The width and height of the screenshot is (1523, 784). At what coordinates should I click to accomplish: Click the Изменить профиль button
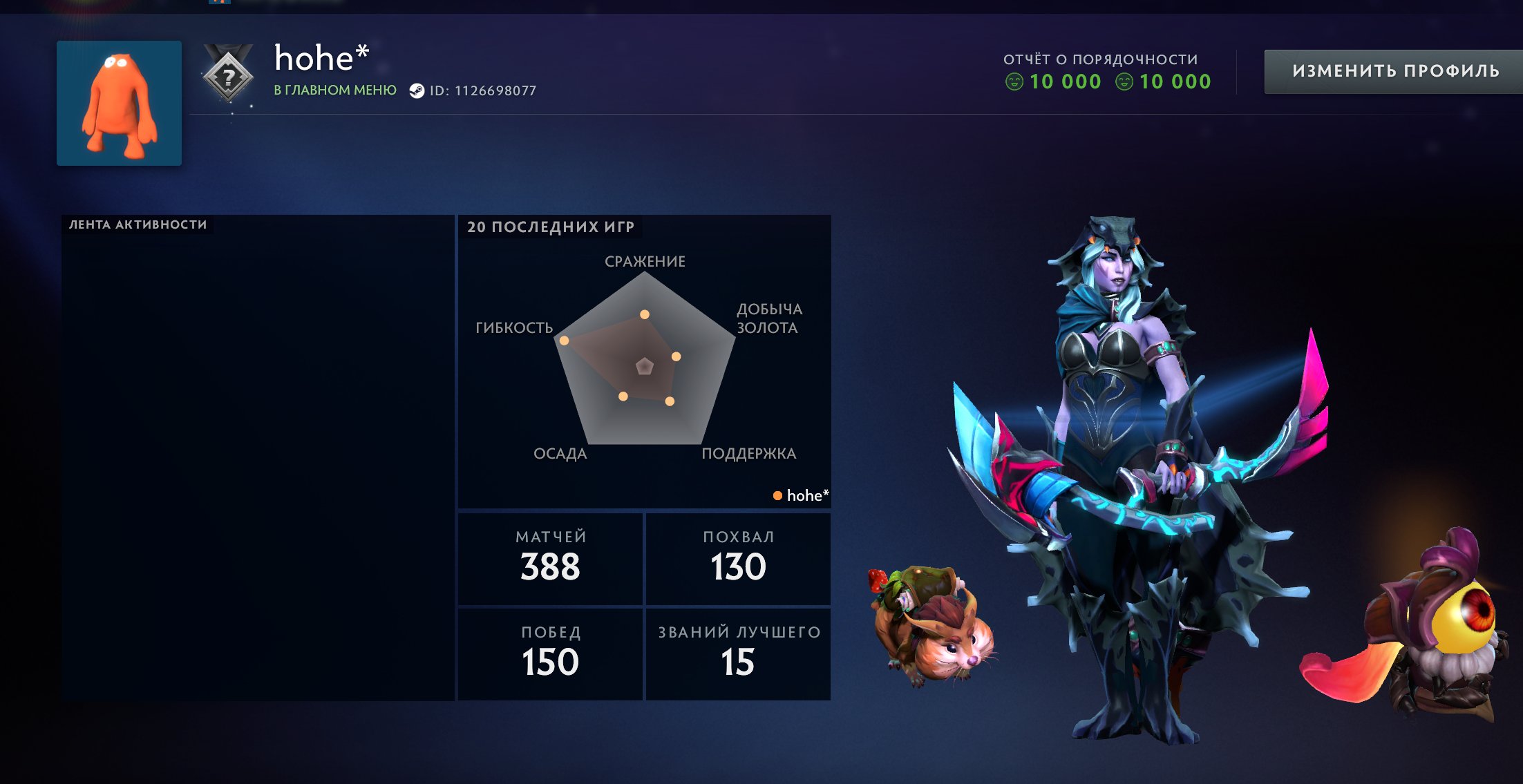coord(1394,71)
